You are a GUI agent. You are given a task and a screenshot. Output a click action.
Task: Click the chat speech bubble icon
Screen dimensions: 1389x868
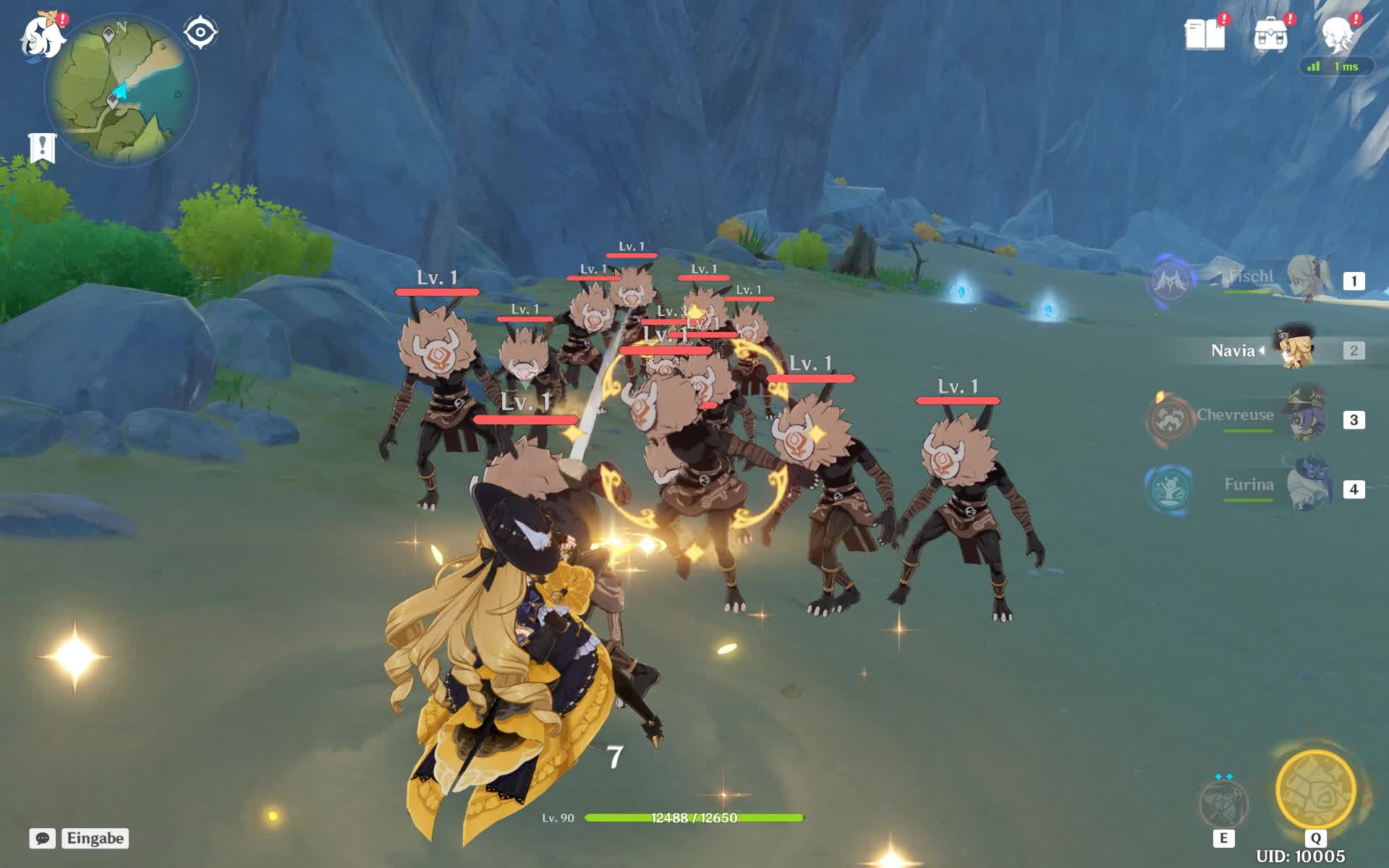(43, 838)
